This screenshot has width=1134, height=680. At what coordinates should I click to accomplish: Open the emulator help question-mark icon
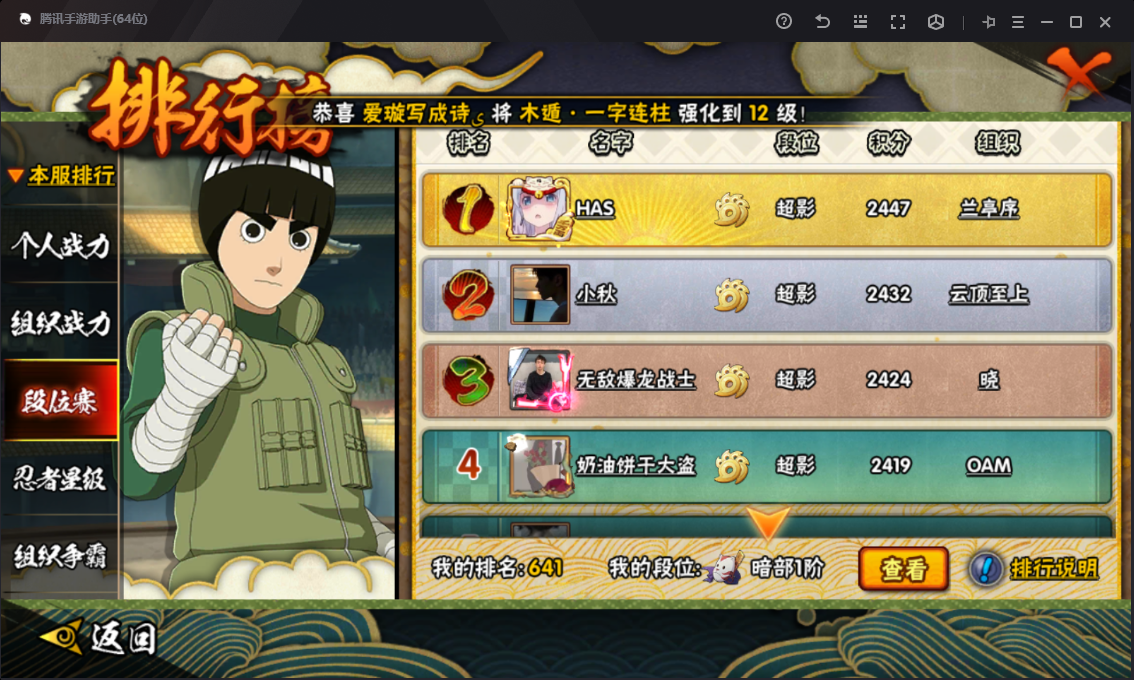784,22
